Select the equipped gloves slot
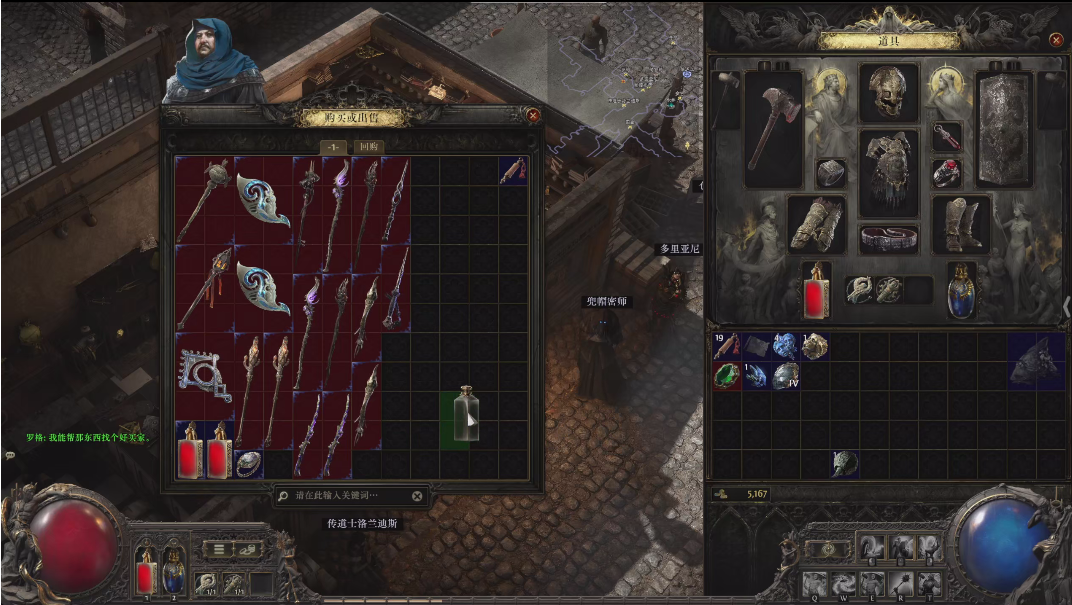The height and width of the screenshot is (605, 1072). 817,223
